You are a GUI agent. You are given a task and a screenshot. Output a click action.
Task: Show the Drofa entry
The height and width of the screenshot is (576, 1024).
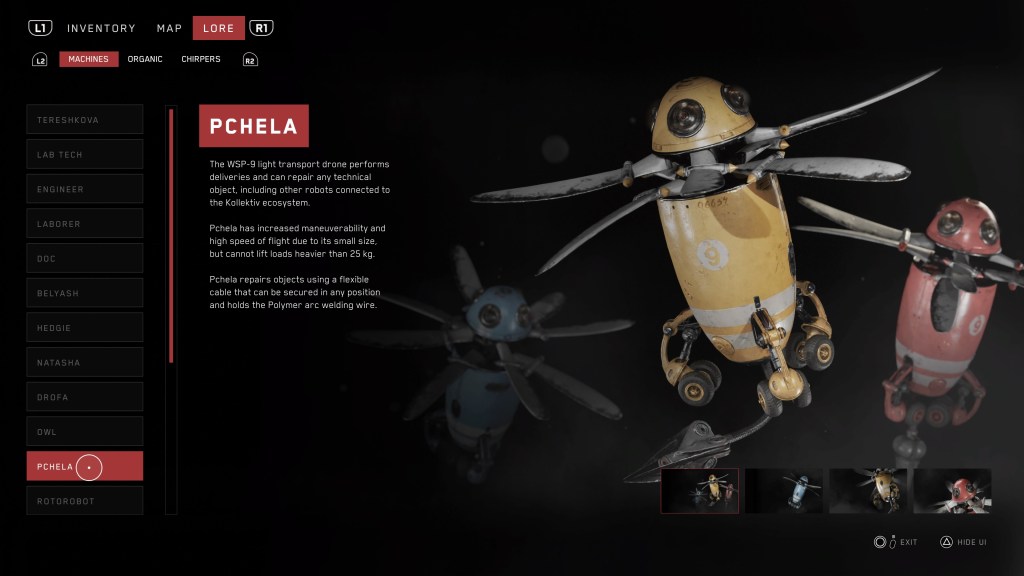tap(85, 397)
